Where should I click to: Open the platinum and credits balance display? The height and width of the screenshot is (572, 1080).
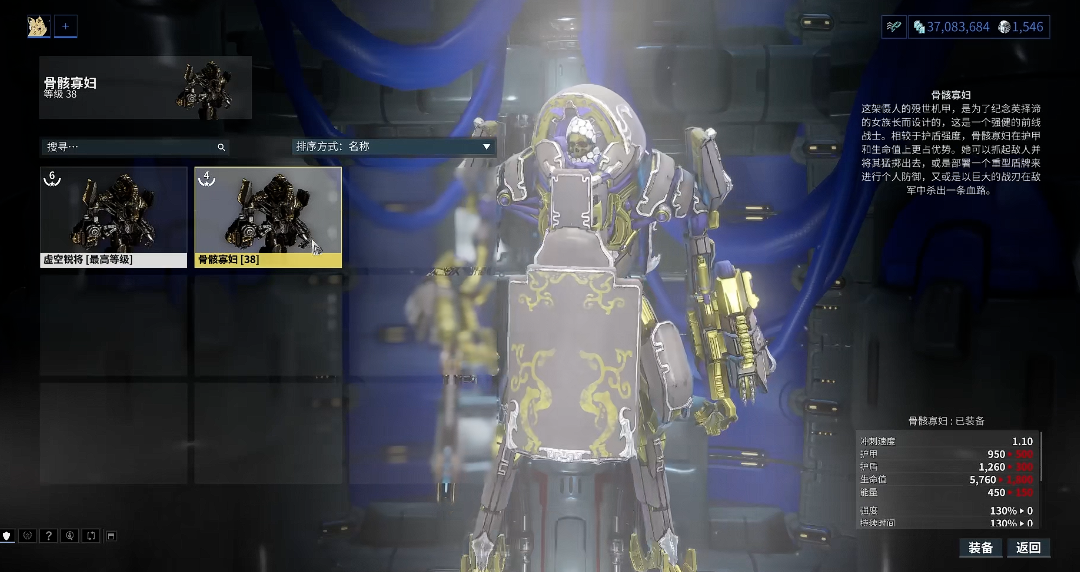[x=977, y=27]
